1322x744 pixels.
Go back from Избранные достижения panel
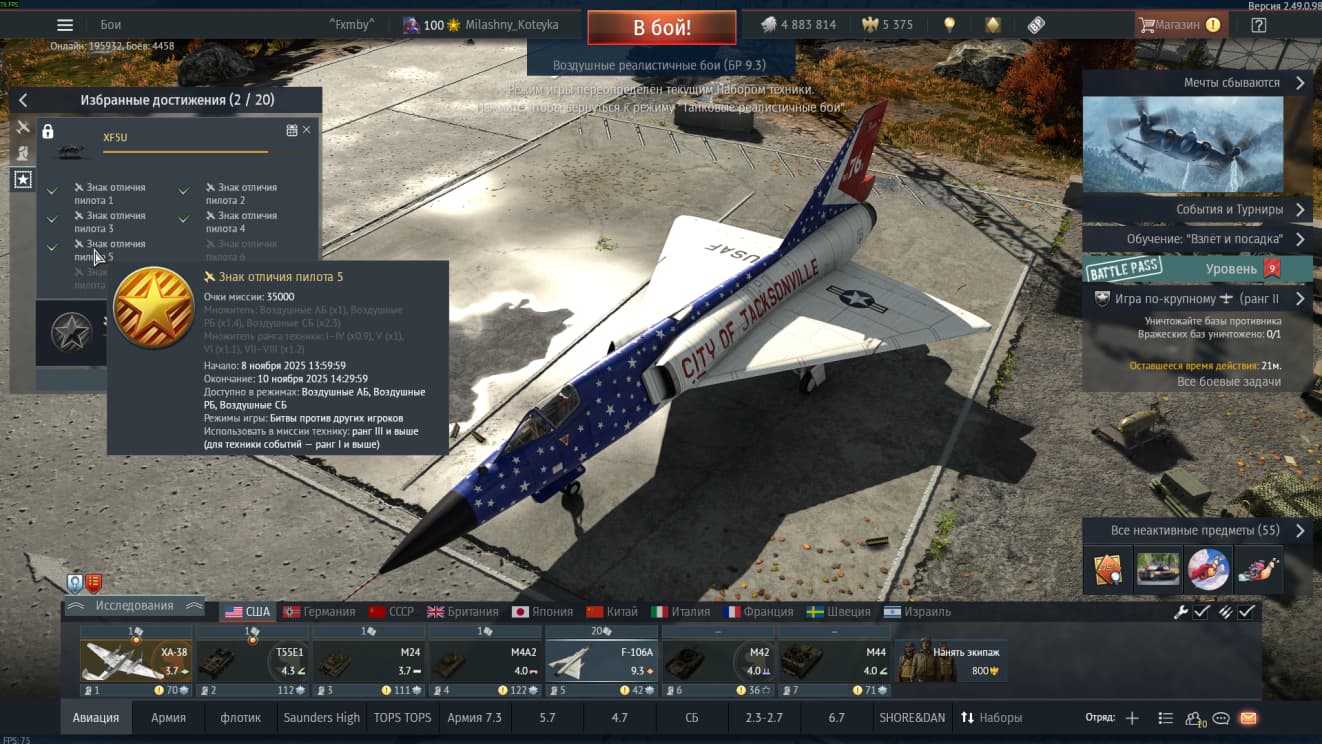[x=23, y=100]
